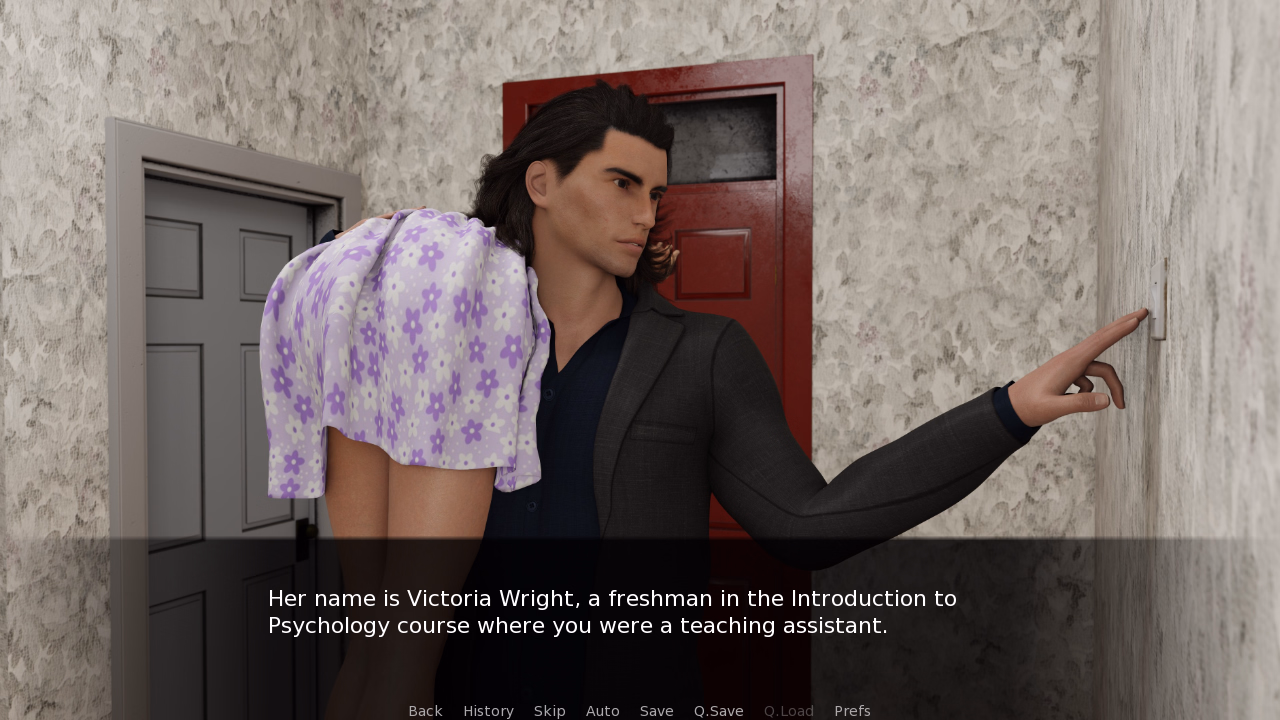Toggle Skip mode in quick menu
Viewport: 1280px width, 720px height.
549,711
